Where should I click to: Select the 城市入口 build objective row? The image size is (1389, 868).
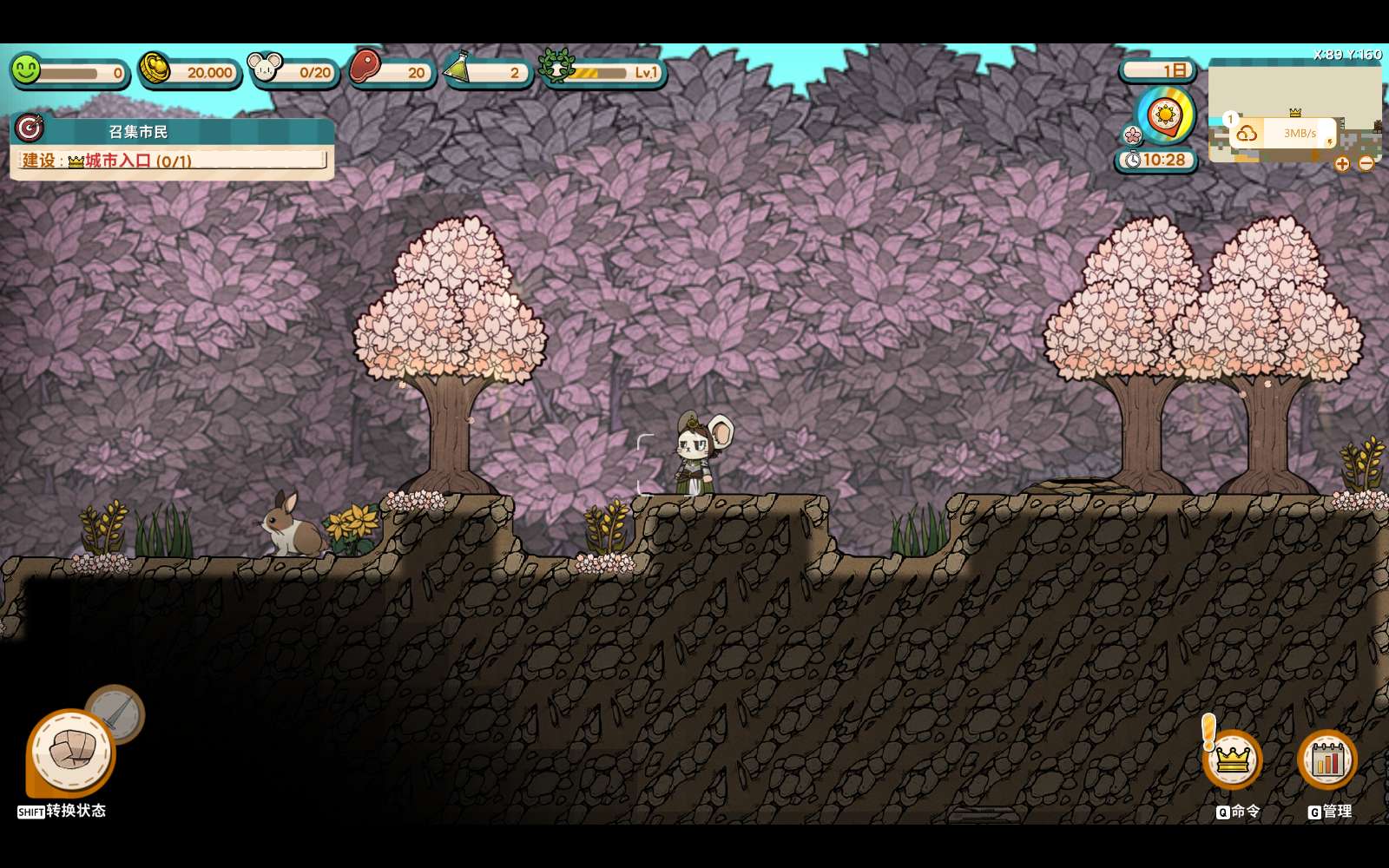tap(172, 161)
